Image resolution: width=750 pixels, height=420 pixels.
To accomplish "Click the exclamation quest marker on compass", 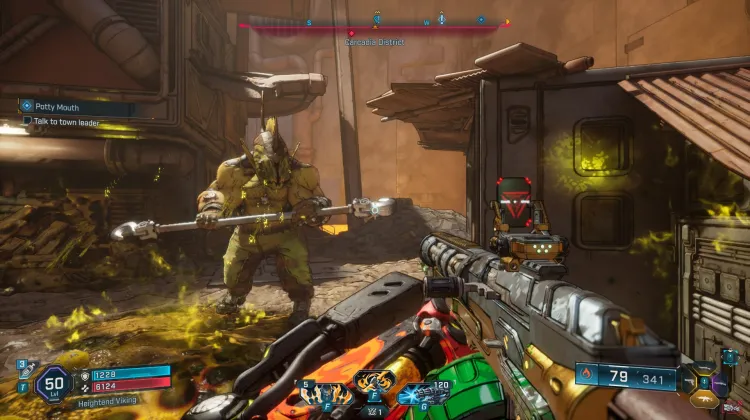I will pos(440,19).
